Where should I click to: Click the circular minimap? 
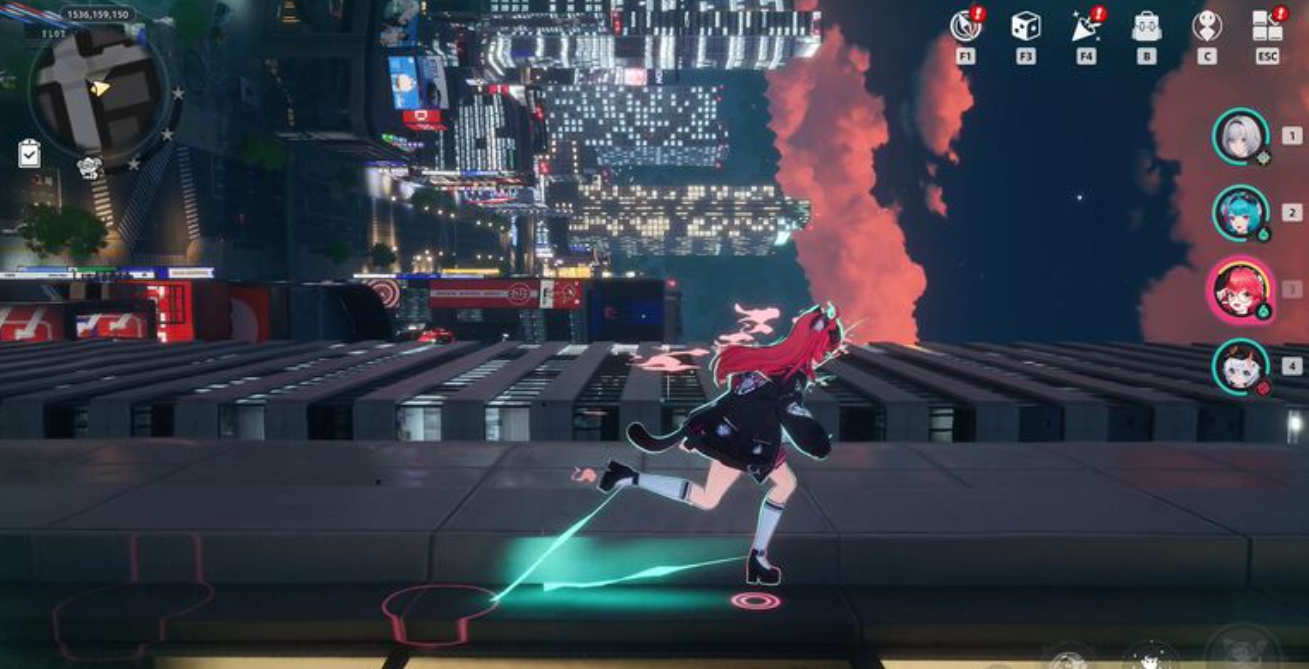coord(97,88)
